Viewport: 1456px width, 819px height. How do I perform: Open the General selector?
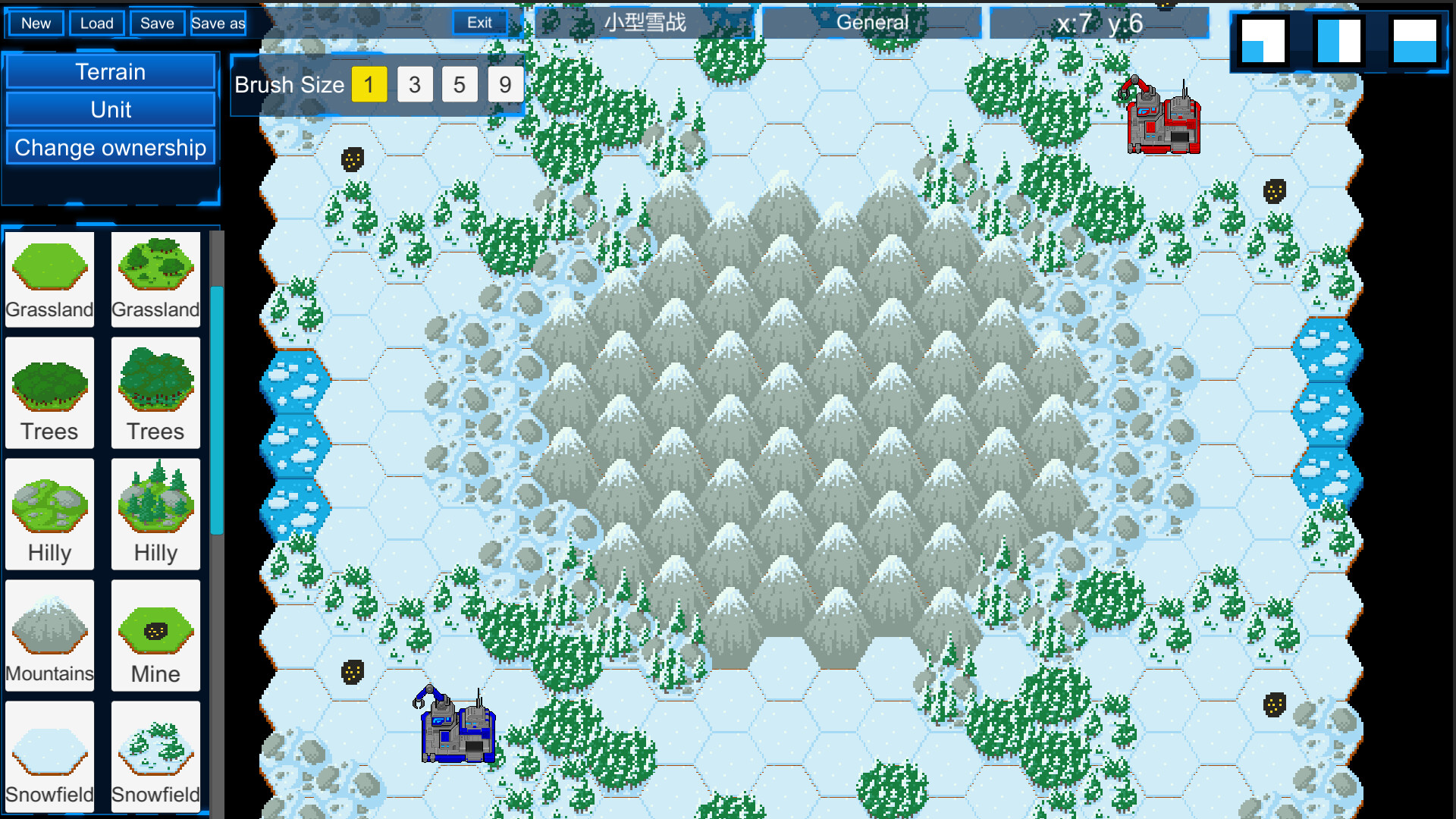click(872, 23)
